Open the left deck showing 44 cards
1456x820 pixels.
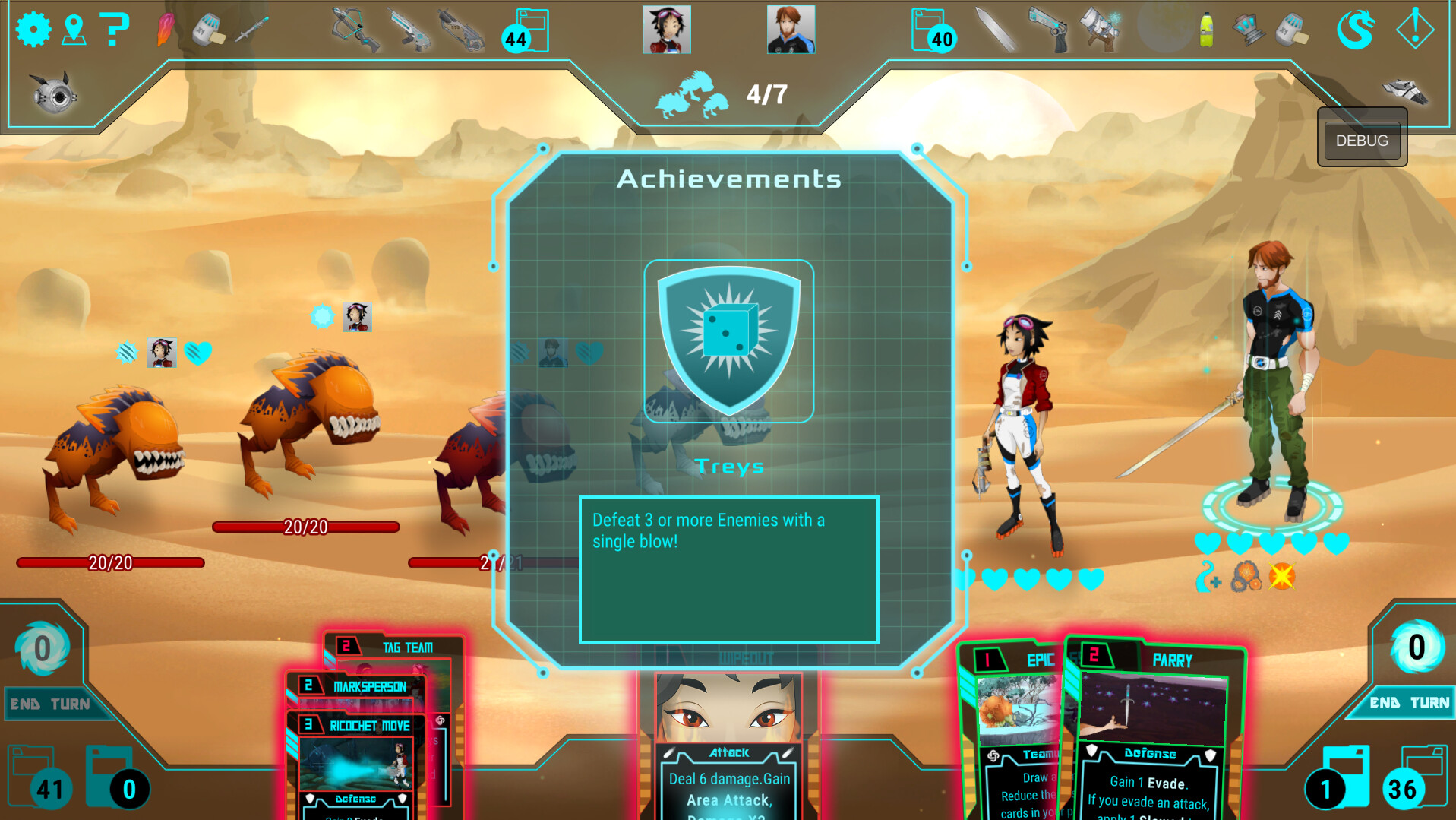tap(526, 32)
